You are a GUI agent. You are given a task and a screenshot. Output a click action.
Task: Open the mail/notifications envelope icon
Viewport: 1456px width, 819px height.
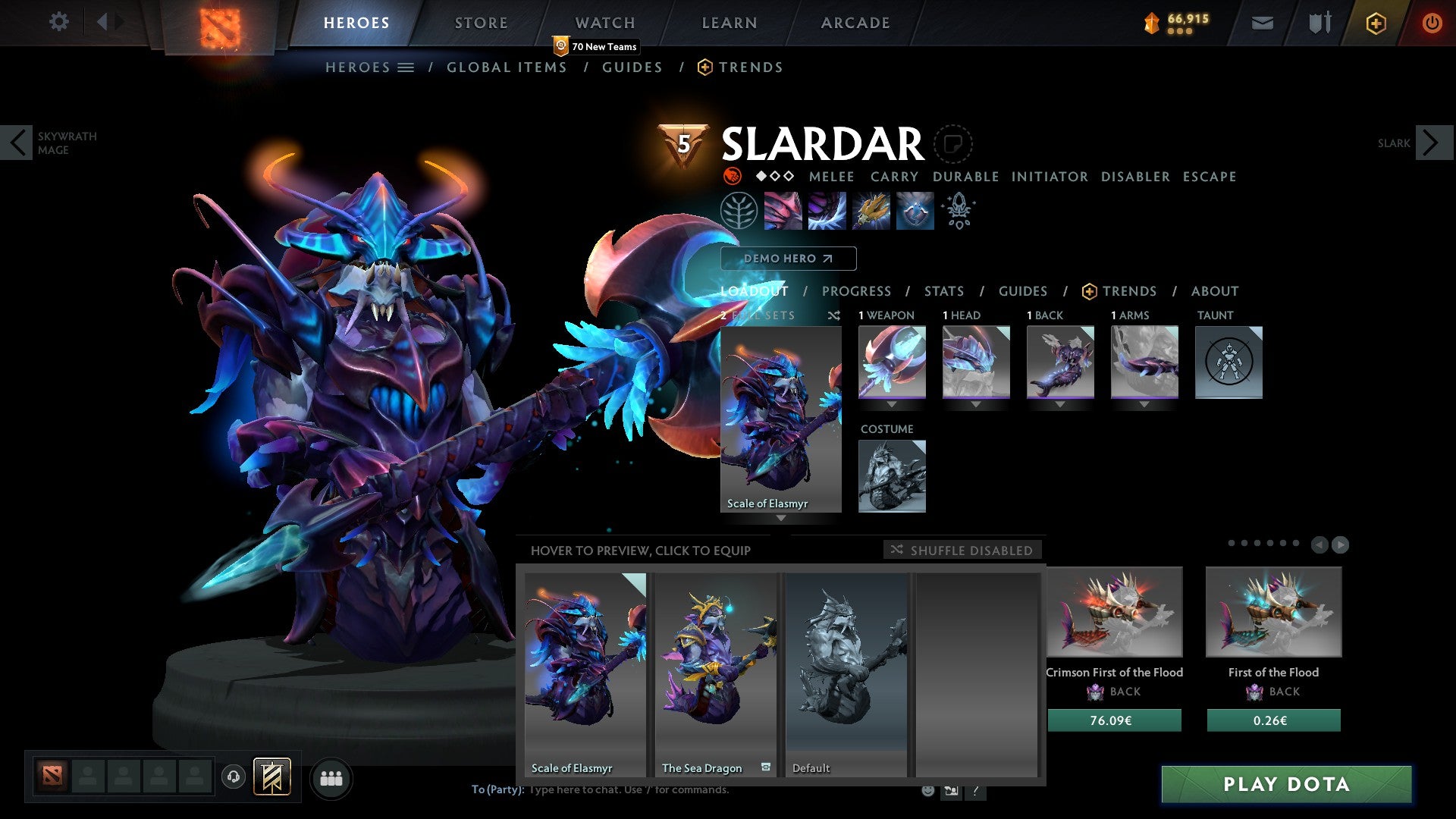1263,23
